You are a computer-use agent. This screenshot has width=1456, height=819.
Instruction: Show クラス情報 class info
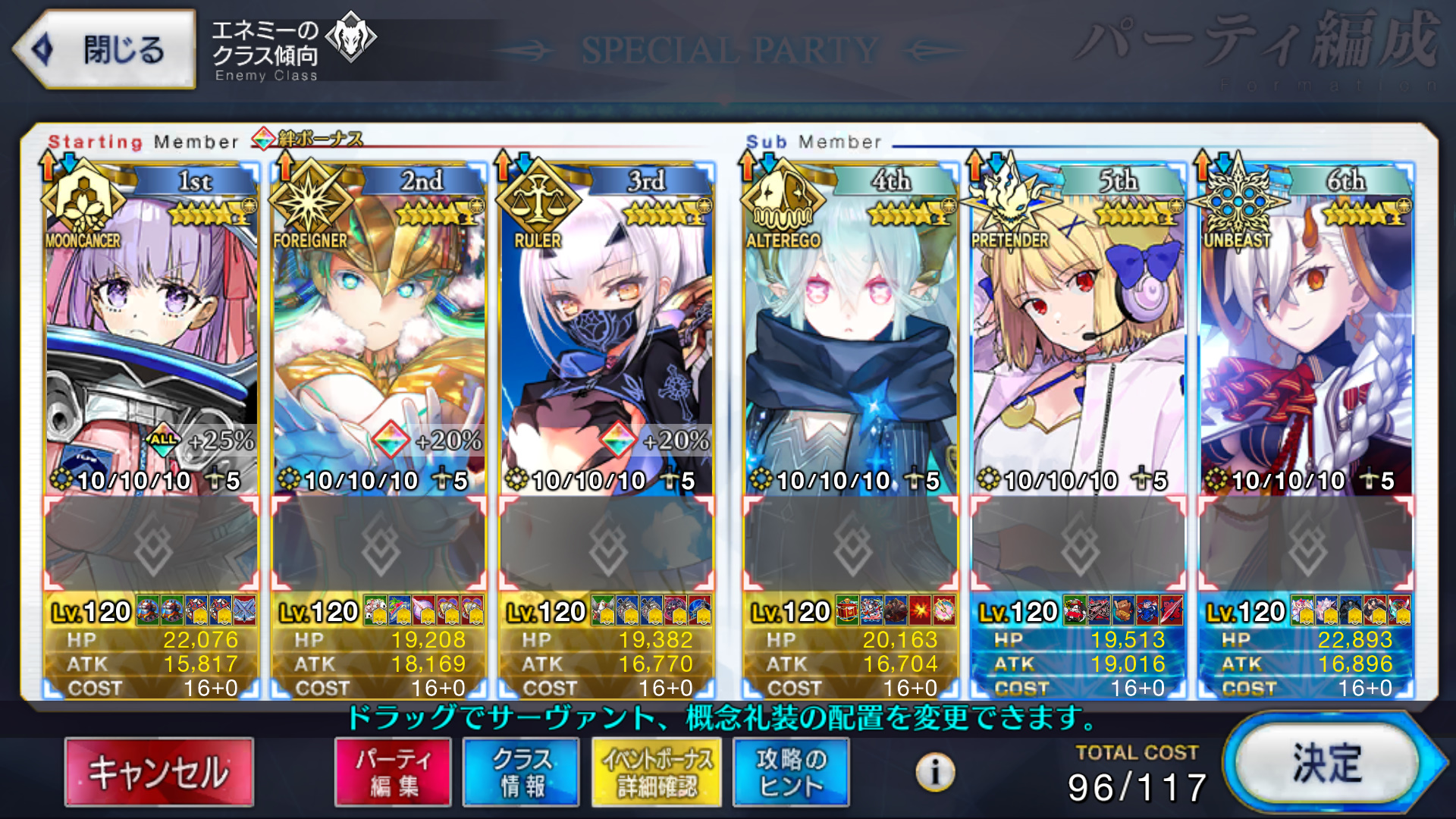click(x=521, y=772)
